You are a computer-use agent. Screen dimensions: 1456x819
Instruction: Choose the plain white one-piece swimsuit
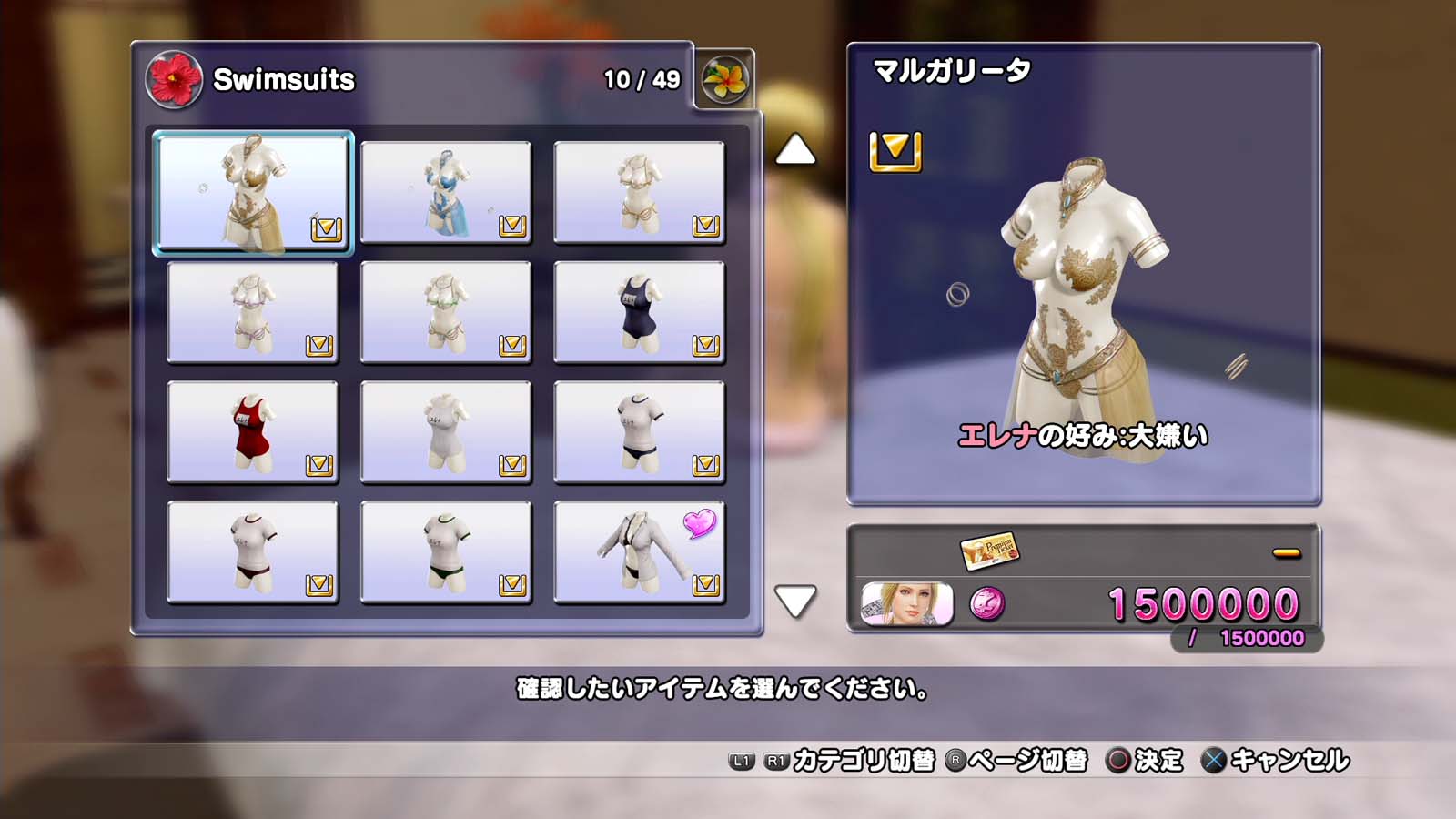coord(446,432)
